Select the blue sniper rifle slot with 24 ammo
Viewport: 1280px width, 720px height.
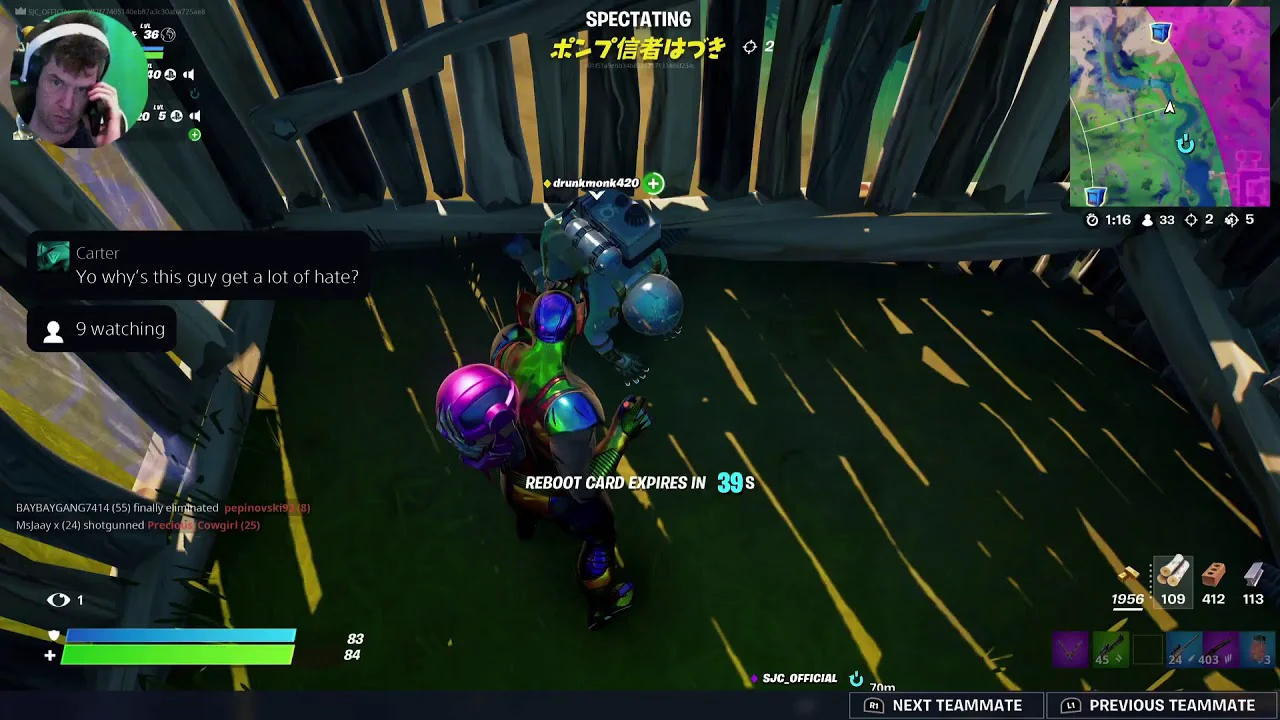tap(1183, 650)
